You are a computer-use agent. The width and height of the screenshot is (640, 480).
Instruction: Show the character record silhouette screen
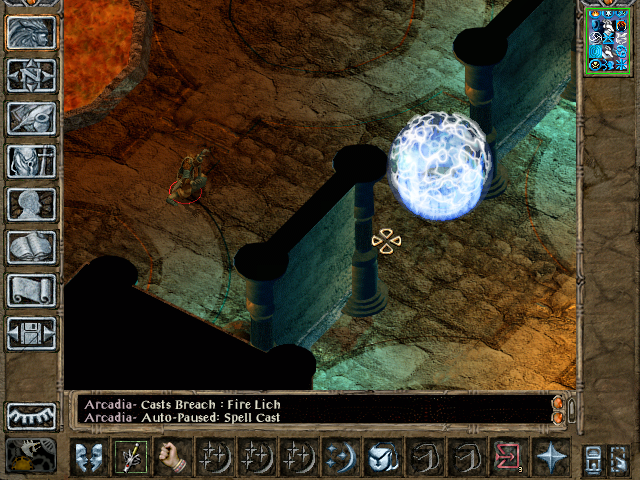[31, 204]
